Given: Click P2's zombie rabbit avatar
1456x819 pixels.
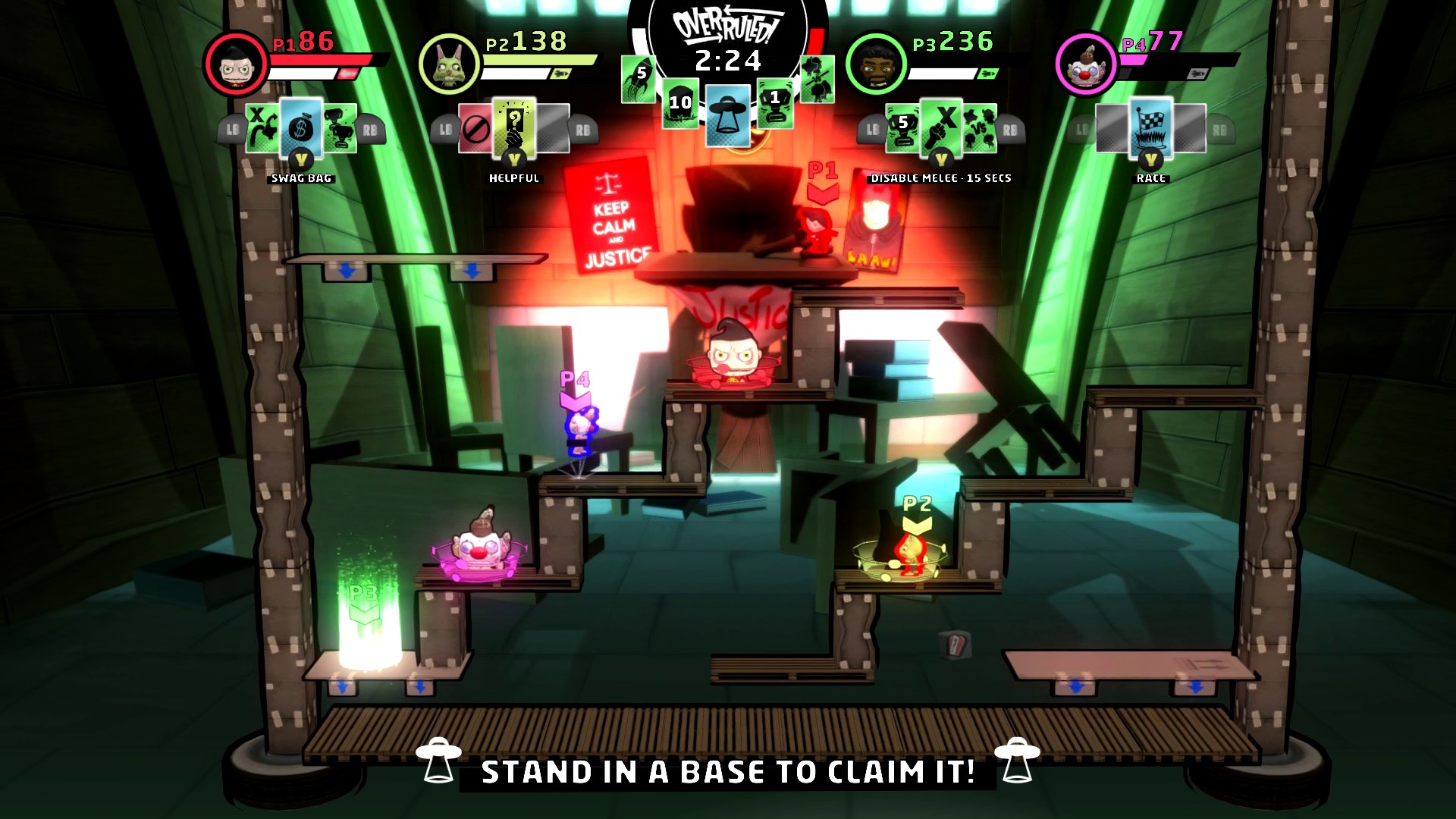Looking at the screenshot, I should (x=449, y=64).
